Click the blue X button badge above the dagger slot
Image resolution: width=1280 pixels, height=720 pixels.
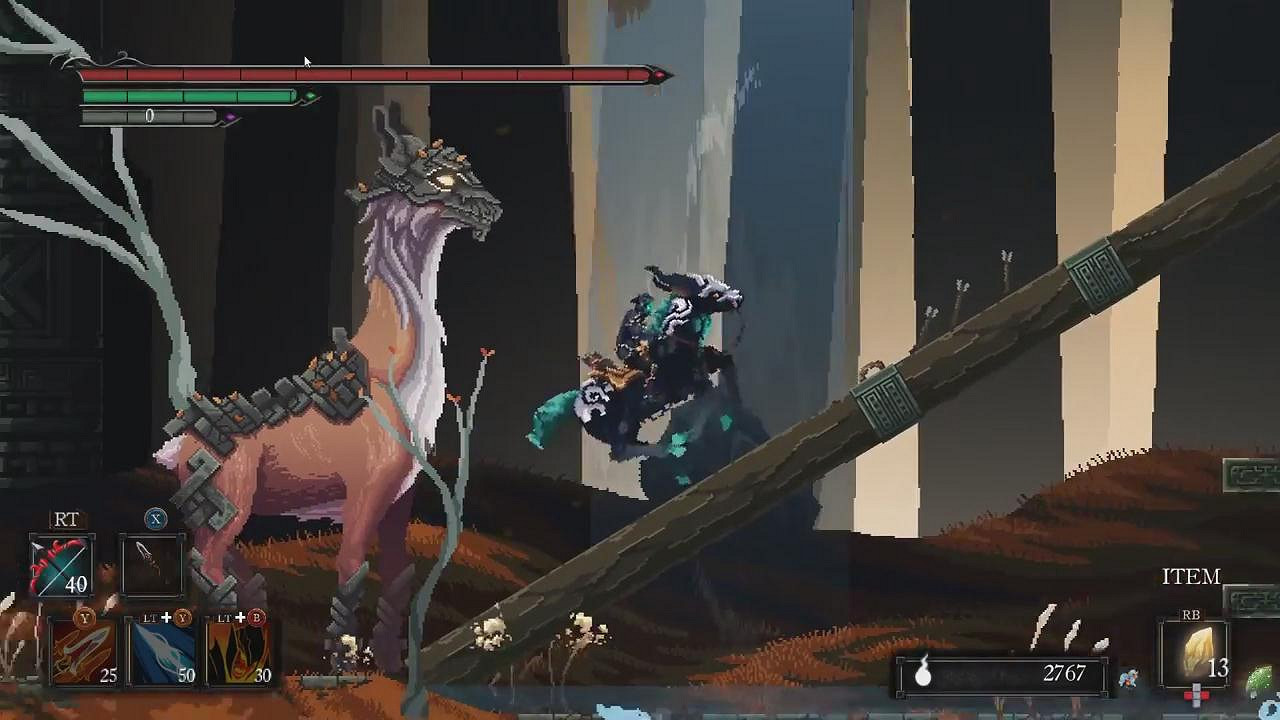[x=155, y=518]
